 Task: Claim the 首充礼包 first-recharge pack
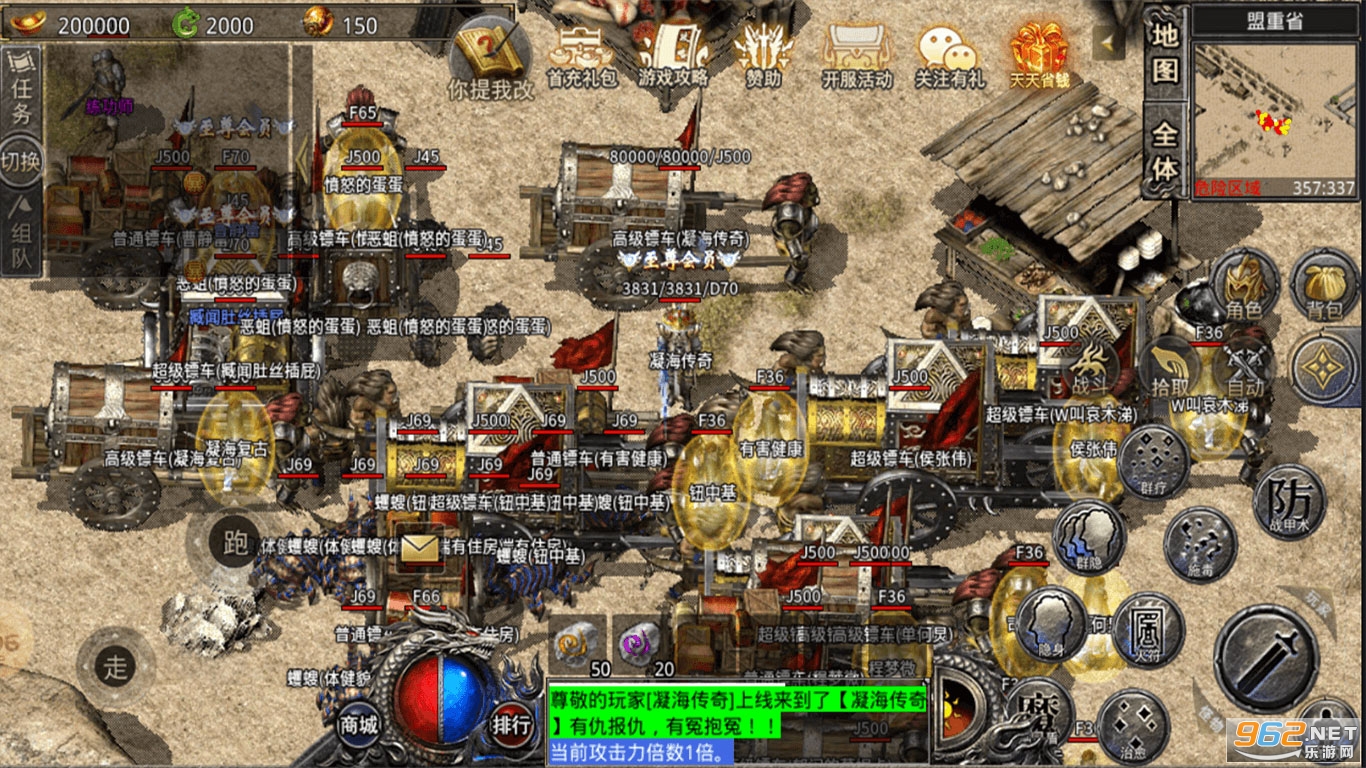point(582,54)
